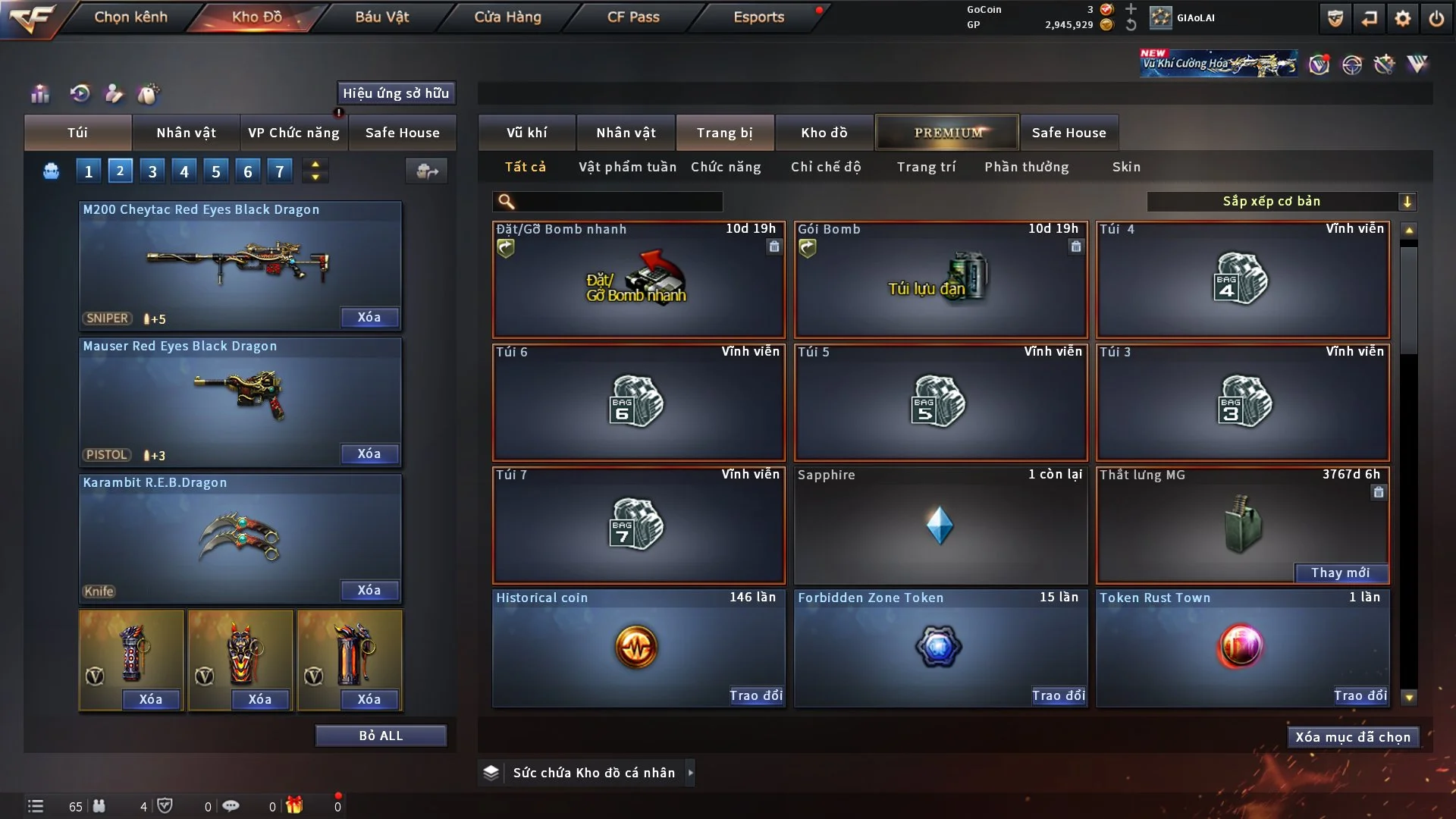The height and width of the screenshot is (819, 1456).
Task: Open the VP Chức năng tab
Action: pos(293,133)
